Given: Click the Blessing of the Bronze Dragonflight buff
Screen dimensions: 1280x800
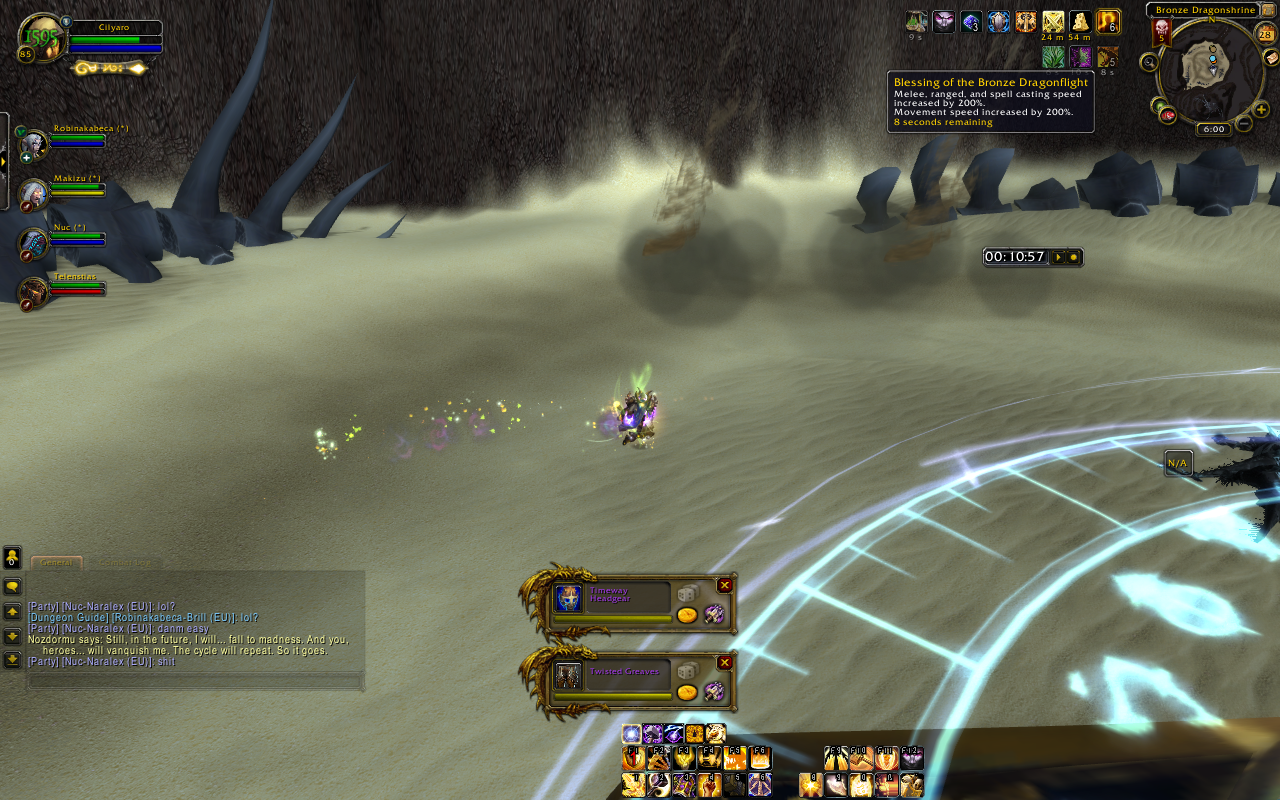Looking at the screenshot, I should tap(1107, 22).
